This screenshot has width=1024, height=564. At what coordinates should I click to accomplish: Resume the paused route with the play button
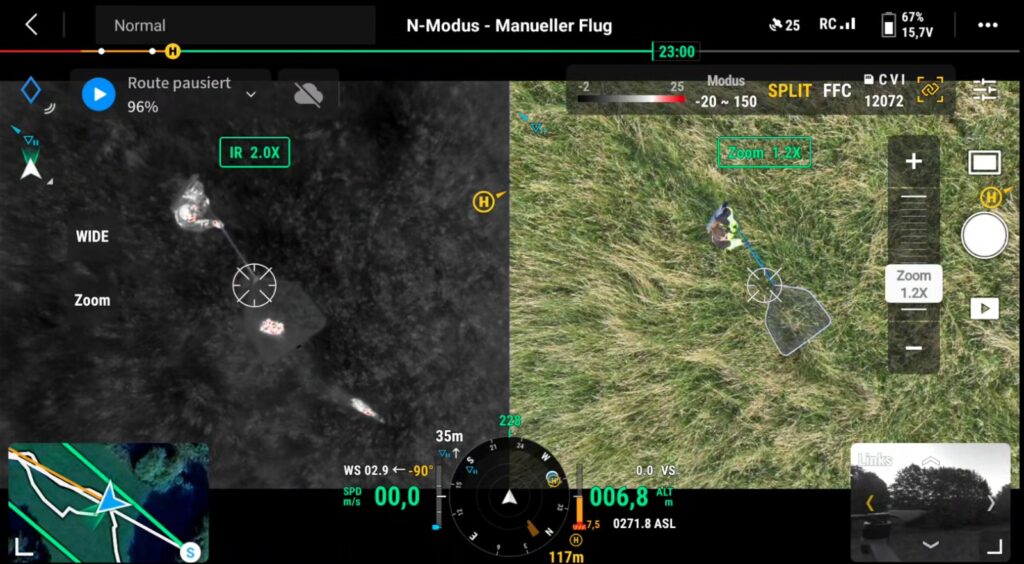[98, 94]
